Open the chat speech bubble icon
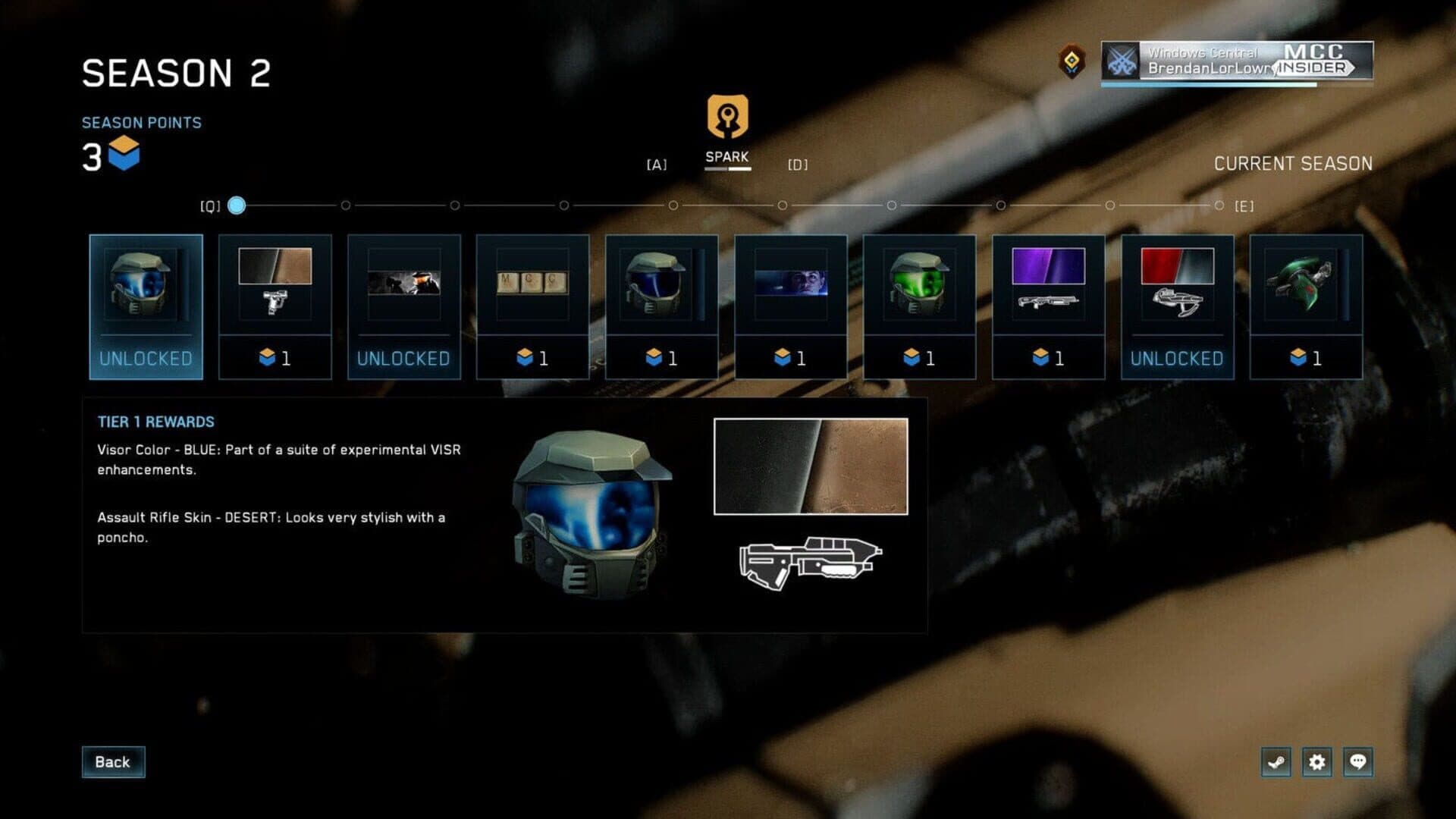1456x819 pixels. point(1358,762)
